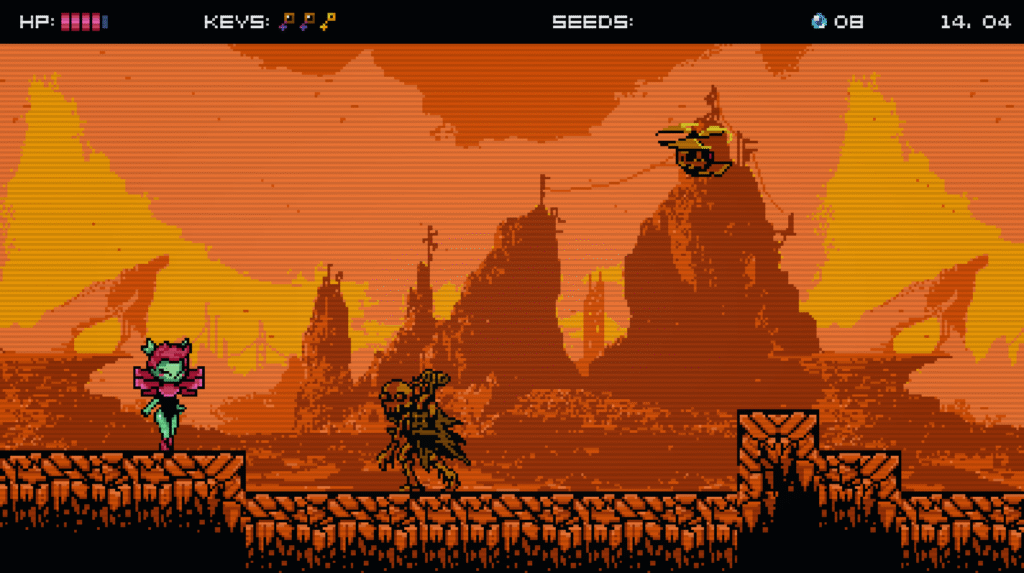This screenshot has height=573, width=1024.
Task: Select the all-gold key in the HUD
Action: point(328,21)
